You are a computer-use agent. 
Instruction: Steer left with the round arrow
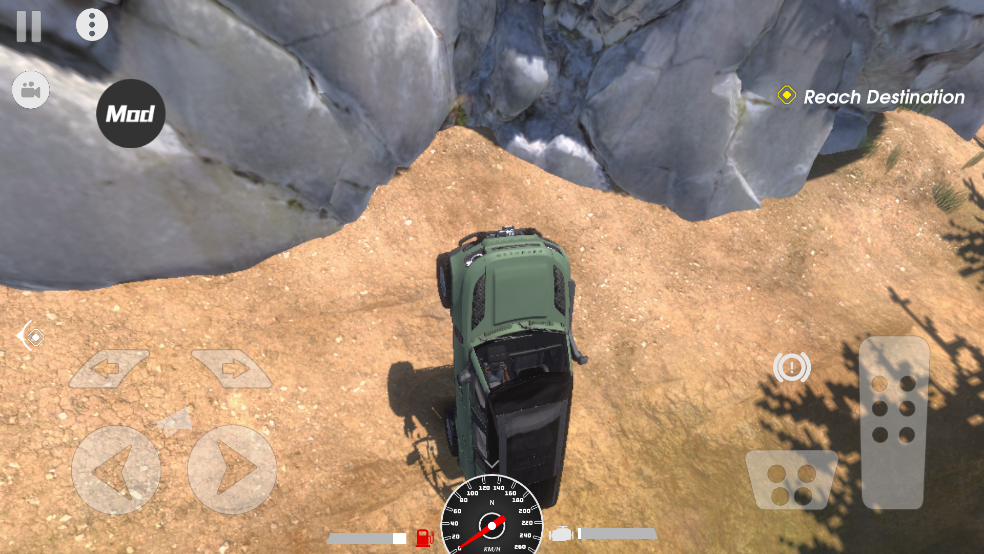point(116,470)
